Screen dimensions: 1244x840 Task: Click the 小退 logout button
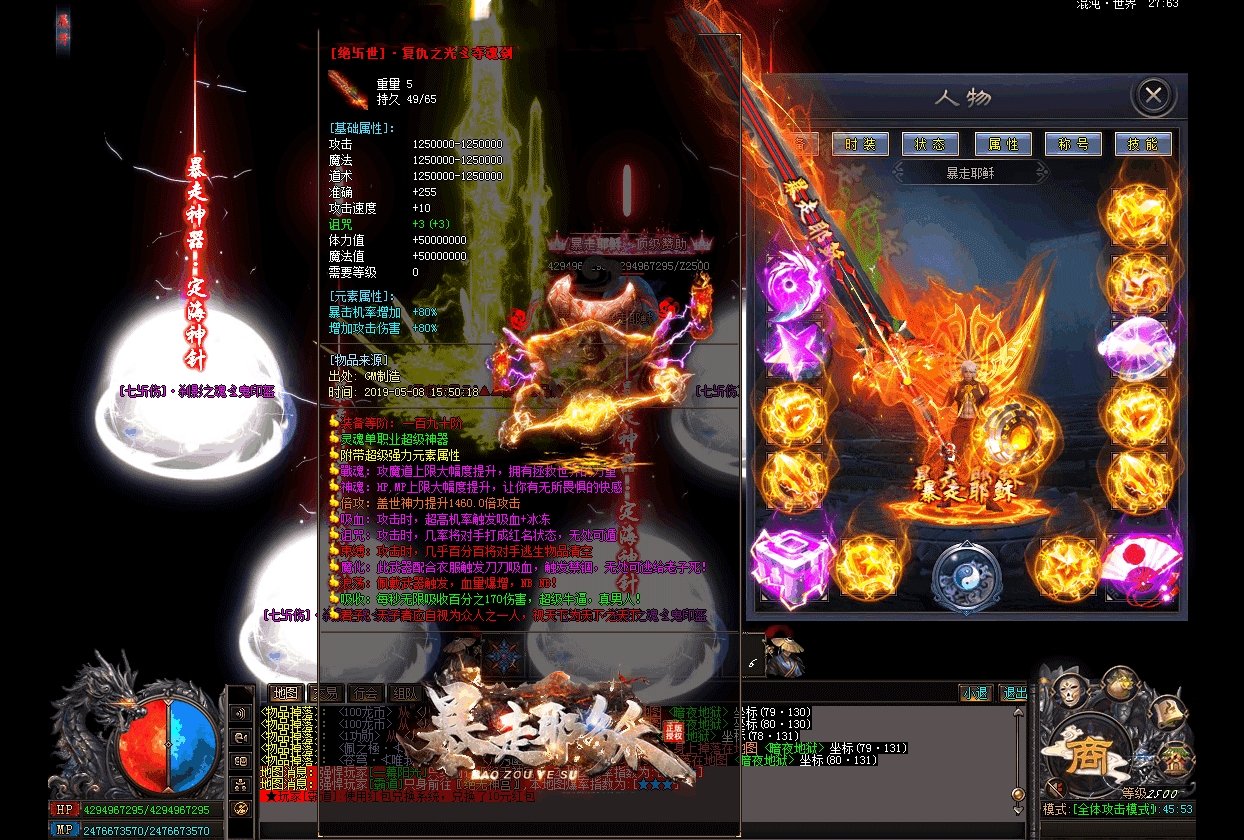point(975,692)
